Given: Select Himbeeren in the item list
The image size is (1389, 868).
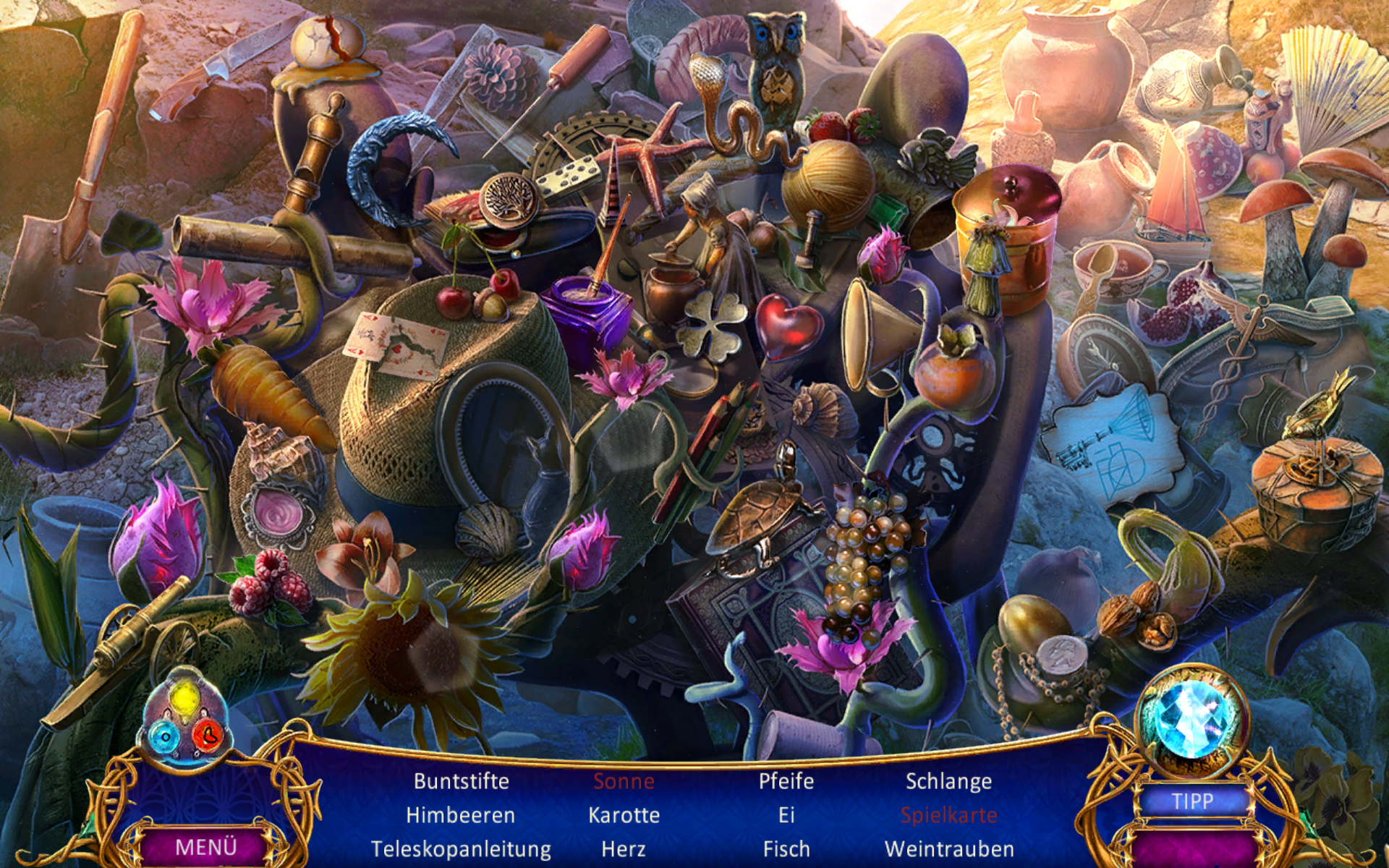Looking at the screenshot, I should [x=460, y=815].
